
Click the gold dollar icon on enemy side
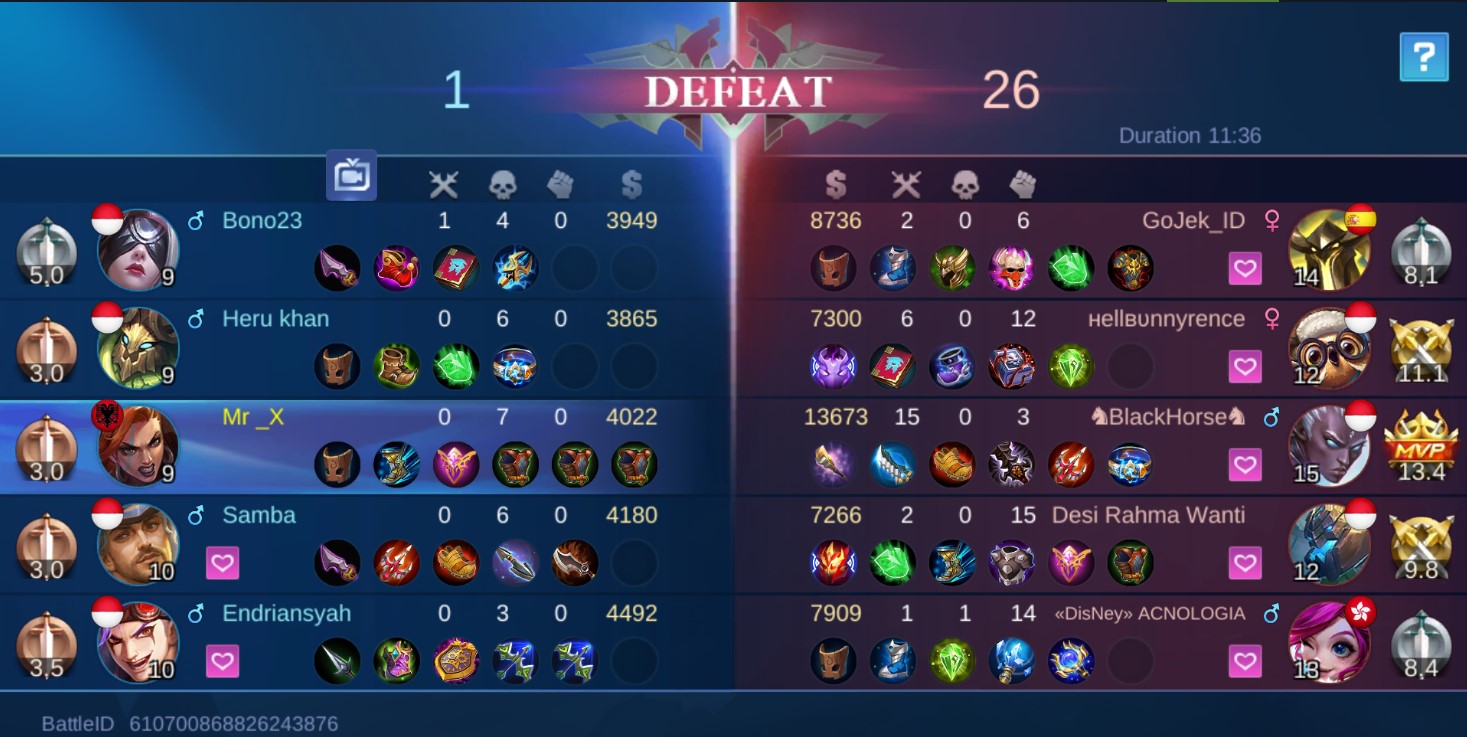click(836, 184)
